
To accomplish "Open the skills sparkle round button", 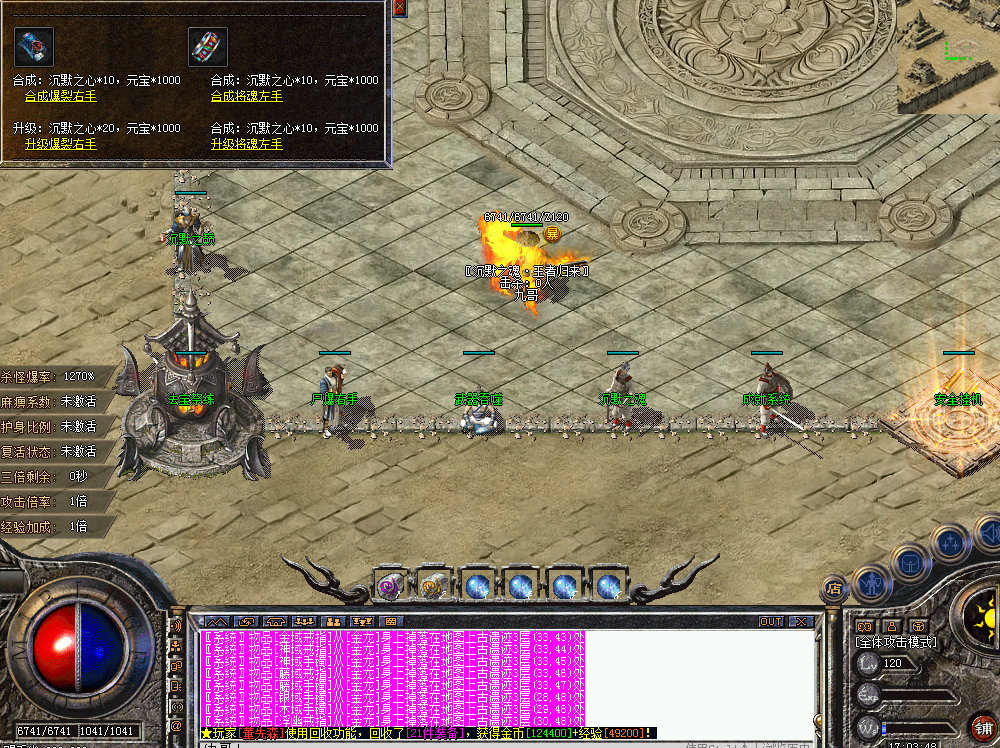I will tap(948, 545).
